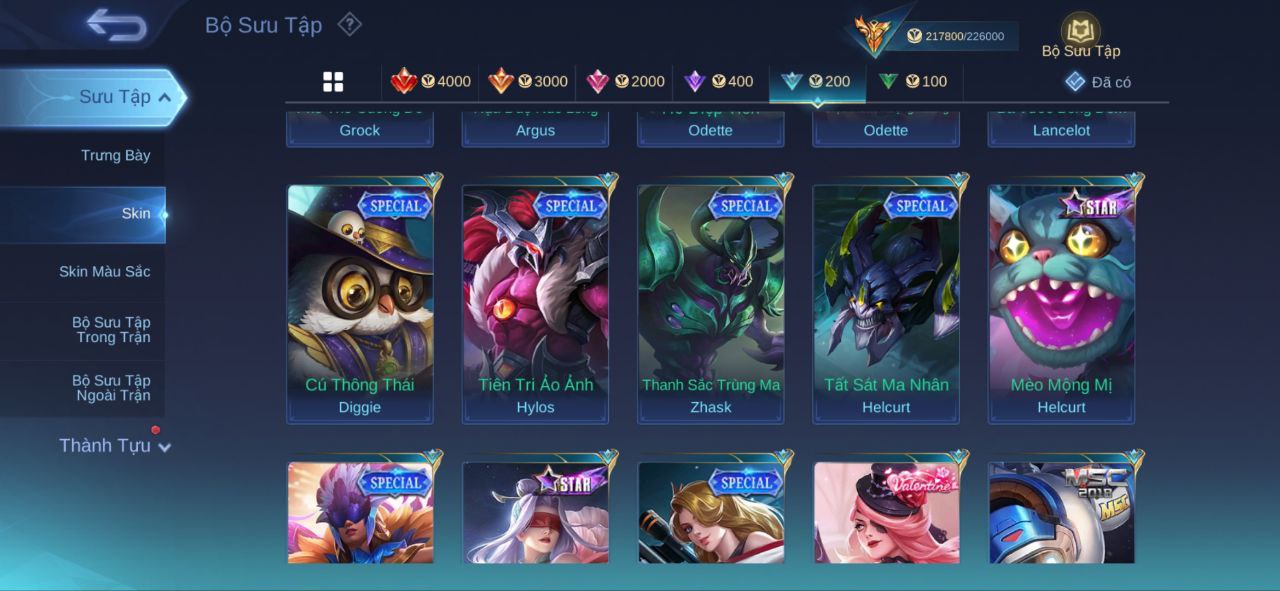Open Bộ Sưu Tập Trong Trận

coord(111,330)
